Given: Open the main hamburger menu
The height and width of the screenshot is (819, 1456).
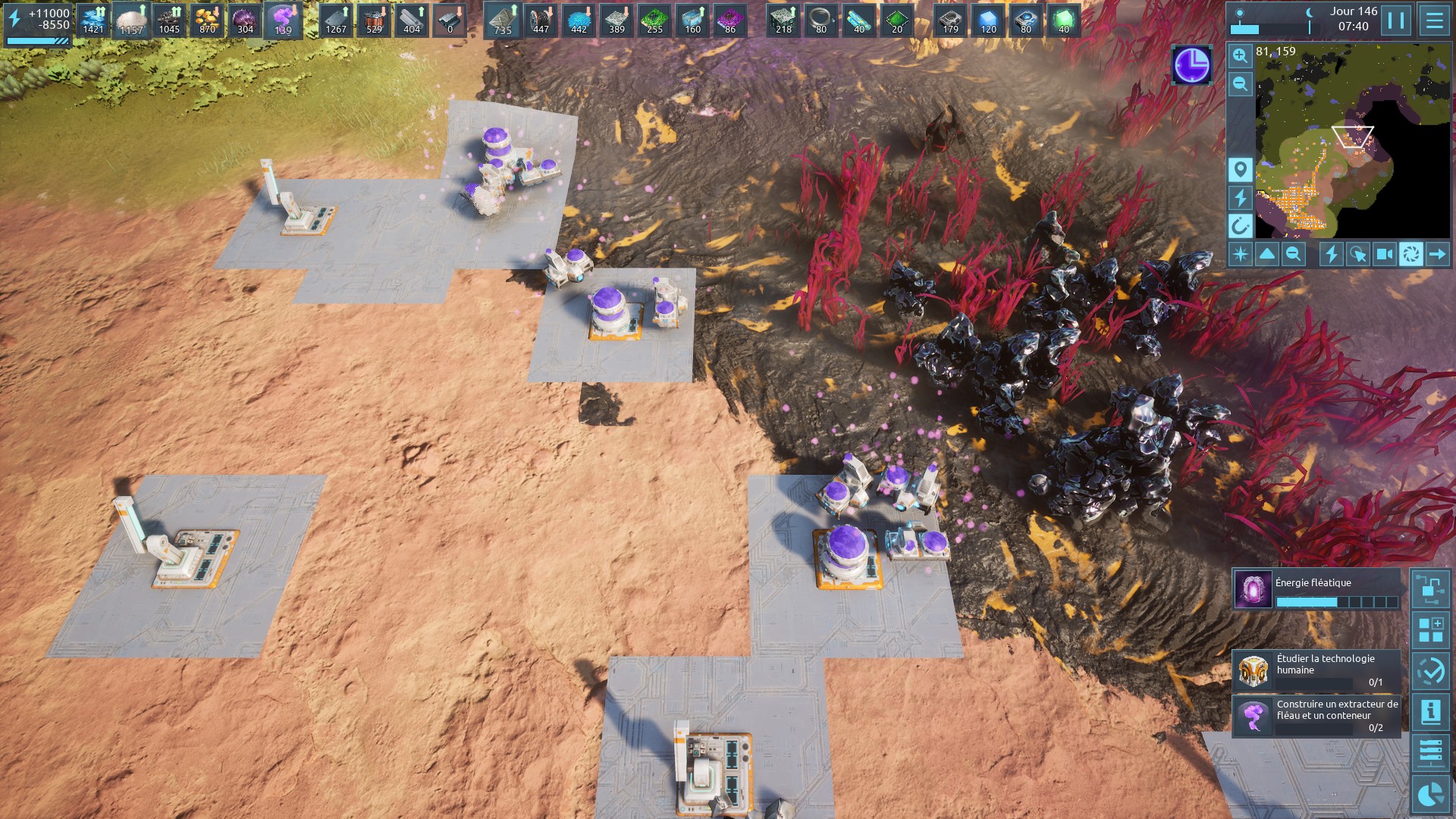Looking at the screenshot, I should tap(1434, 20).
